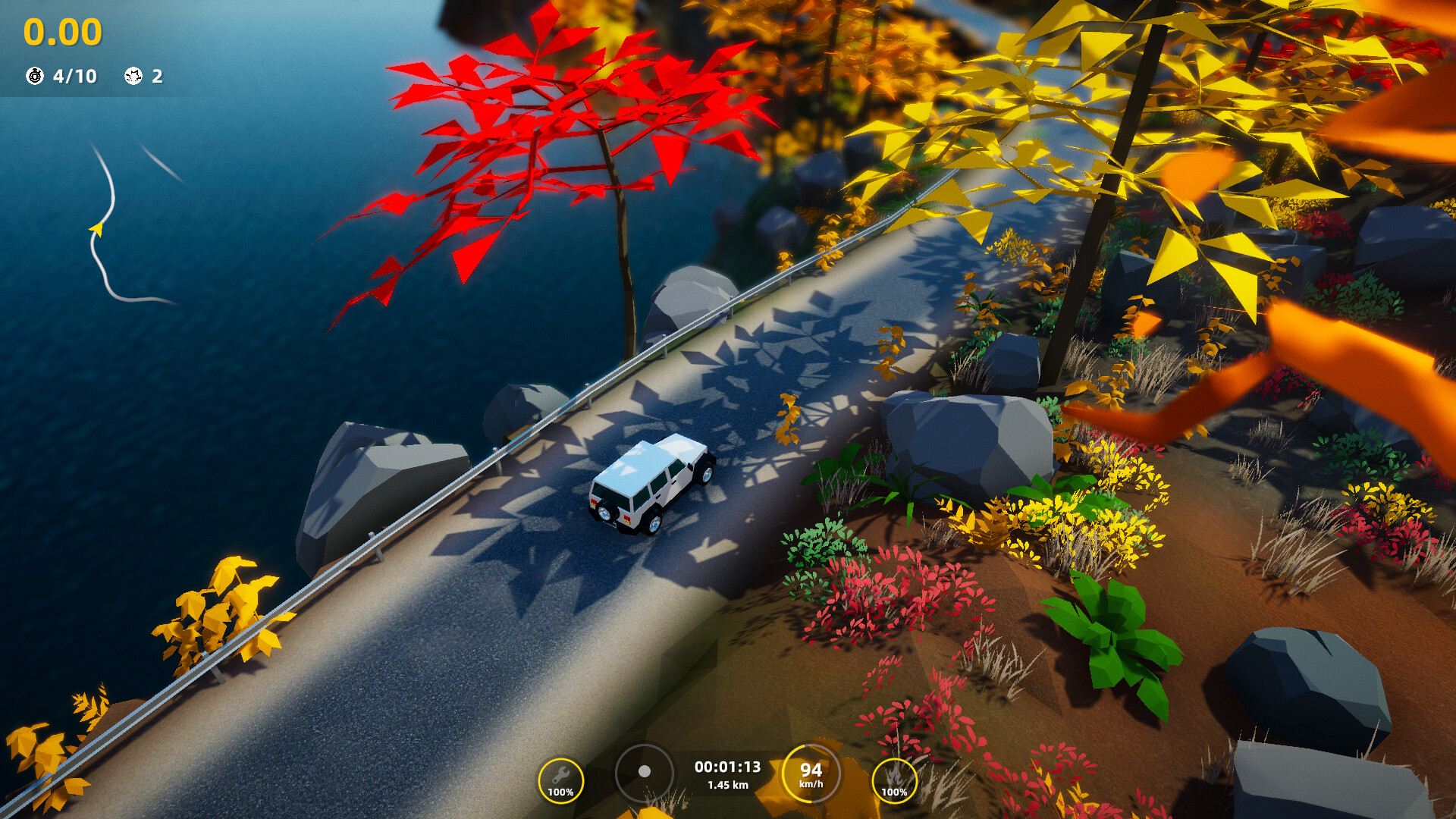The height and width of the screenshot is (819, 1456).
Task: Expand the elapsed time display 00:01:13
Action: click(726, 767)
